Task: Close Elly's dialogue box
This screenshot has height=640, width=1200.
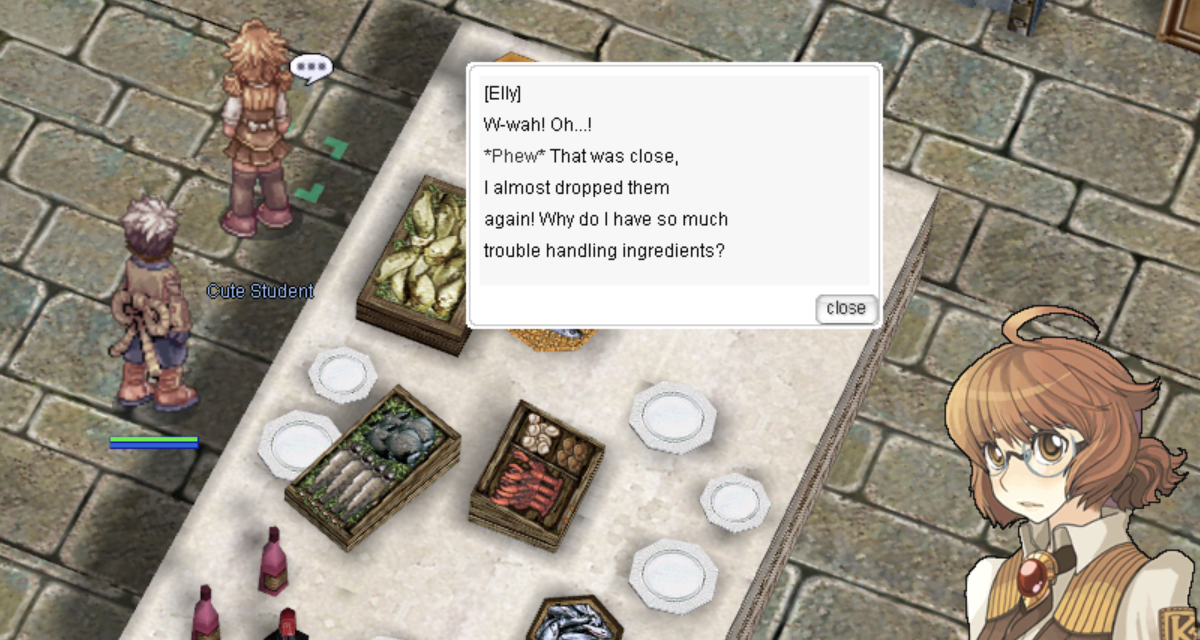Action: 846,308
